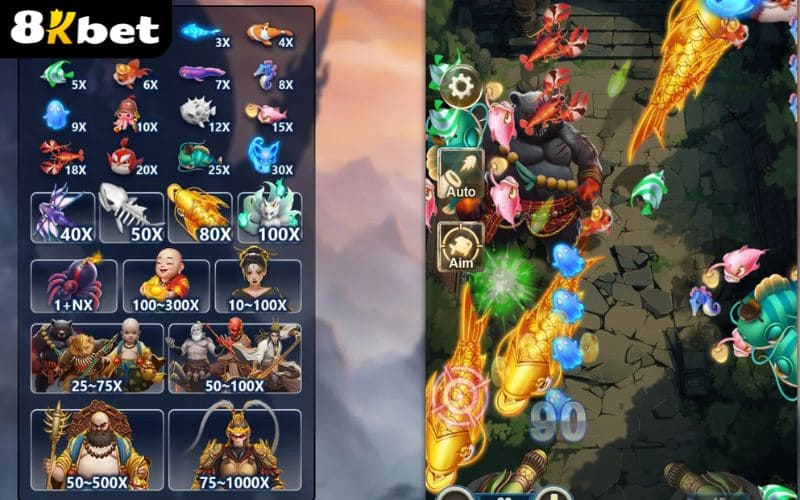Pick the 10~100X lady tile
Screen dimensions: 800x500
click(x=257, y=286)
